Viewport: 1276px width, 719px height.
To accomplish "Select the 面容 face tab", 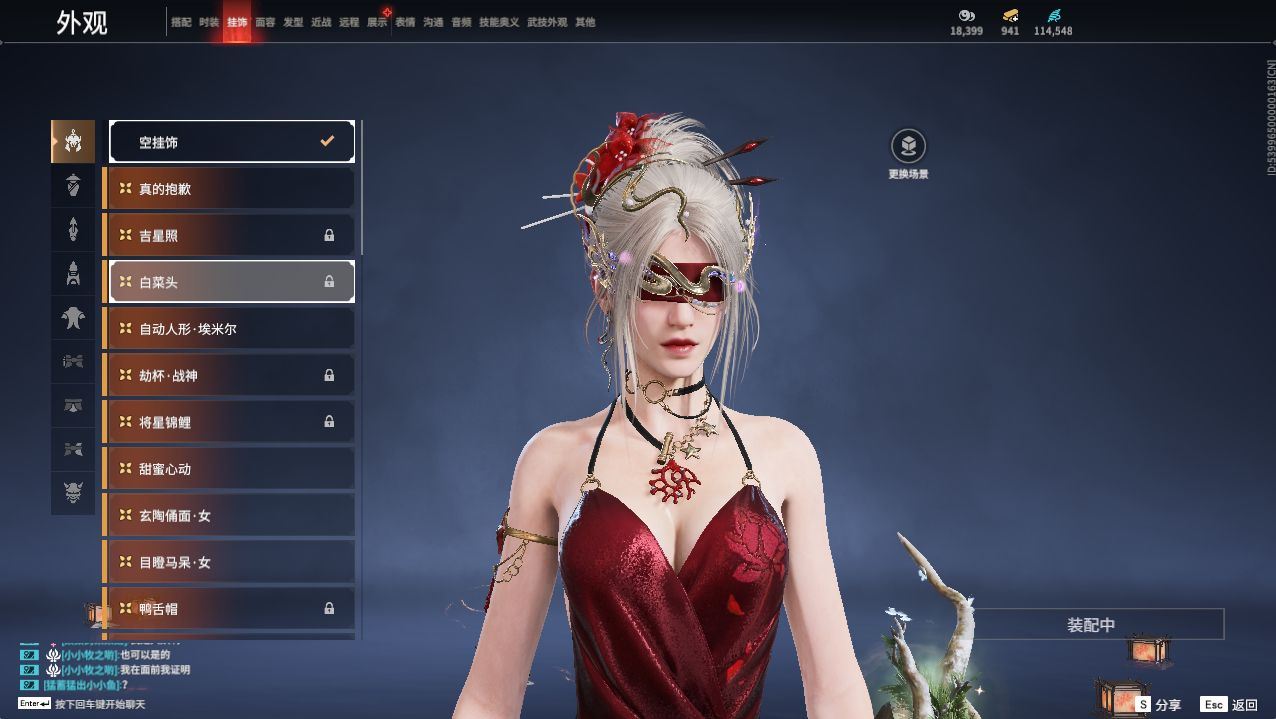I will tap(265, 22).
